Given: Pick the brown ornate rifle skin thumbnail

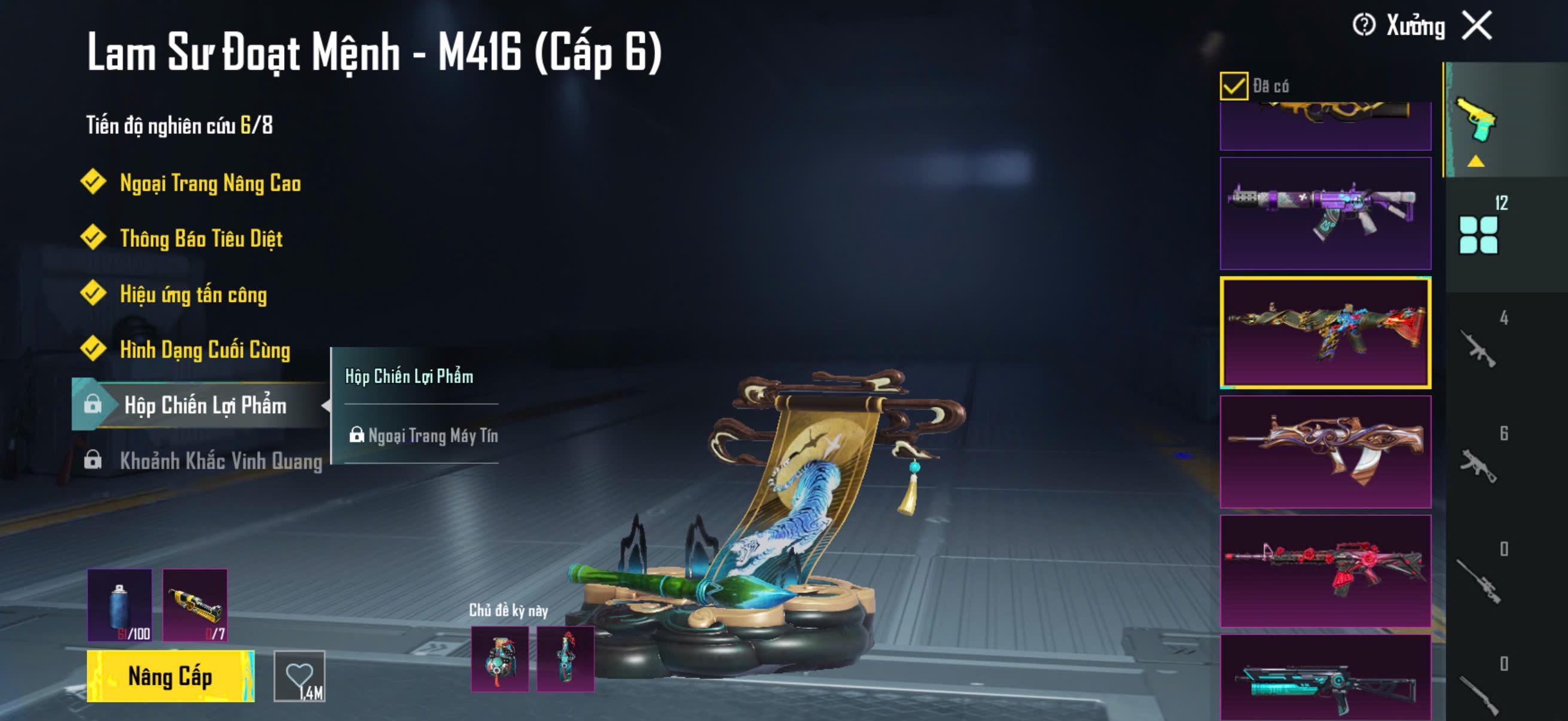Looking at the screenshot, I should click(x=1325, y=451).
